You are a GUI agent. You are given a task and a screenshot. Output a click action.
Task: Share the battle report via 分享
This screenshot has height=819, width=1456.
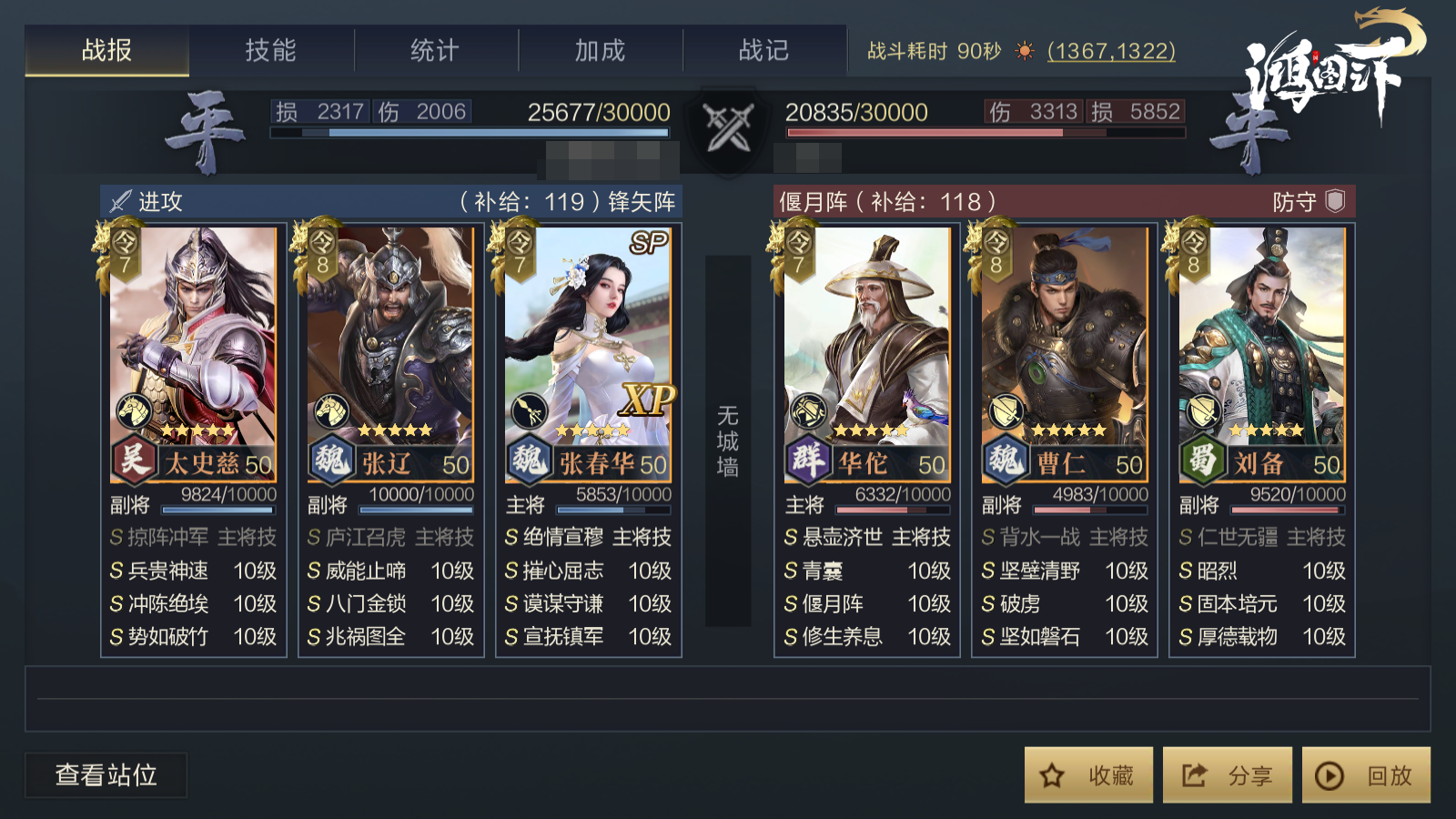pyautogui.click(x=1227, y=775)
